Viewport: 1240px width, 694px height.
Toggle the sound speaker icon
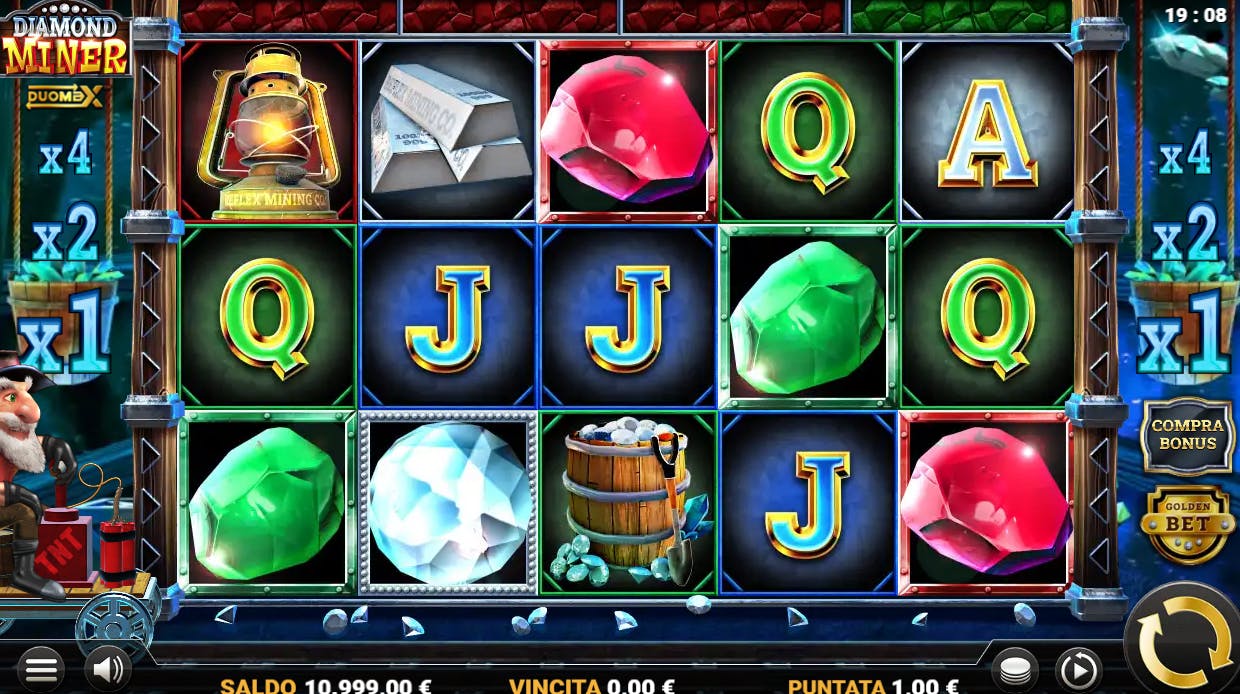(x=106, y=669)
